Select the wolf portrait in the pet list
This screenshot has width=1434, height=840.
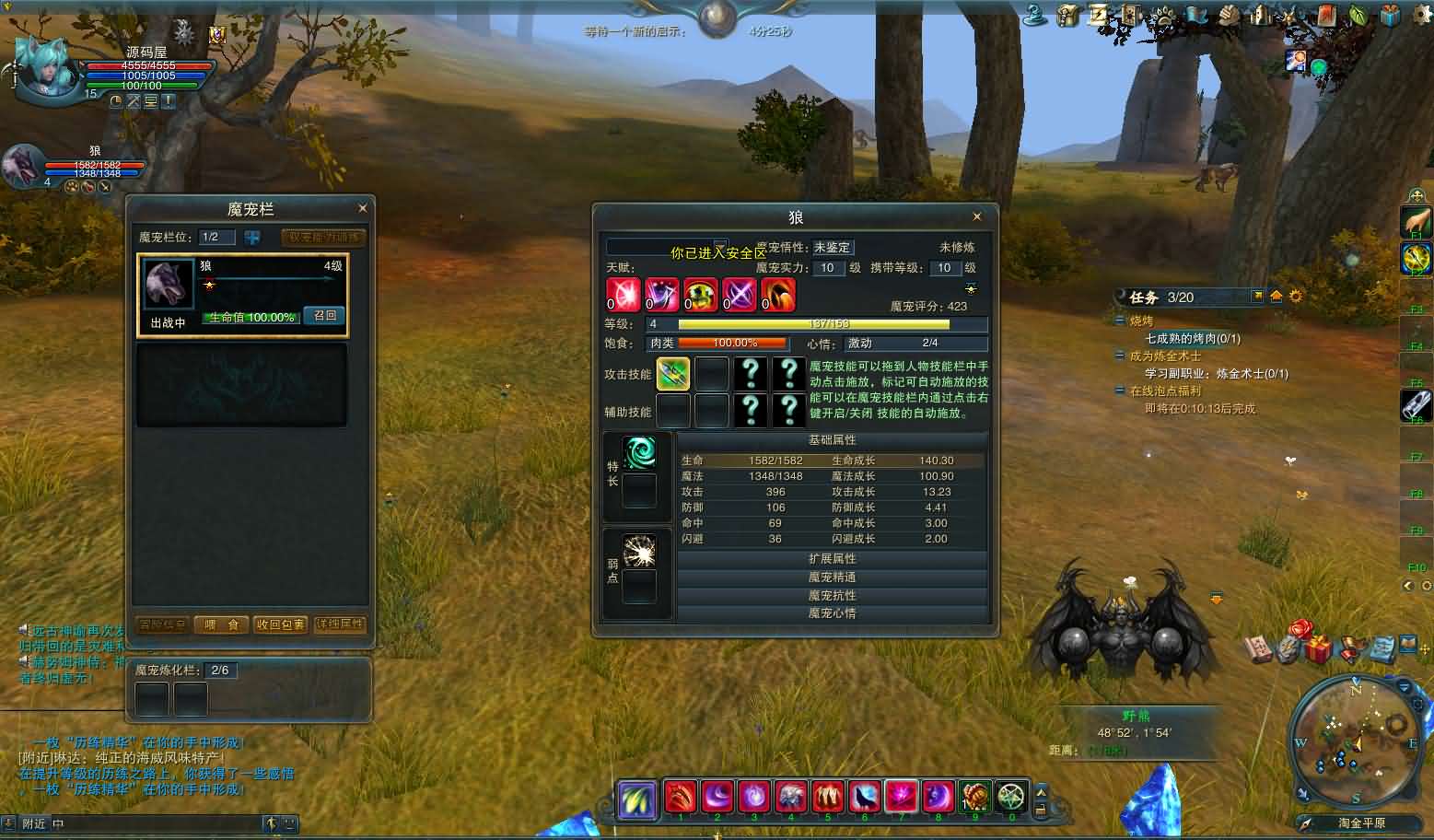click(169, 286)
